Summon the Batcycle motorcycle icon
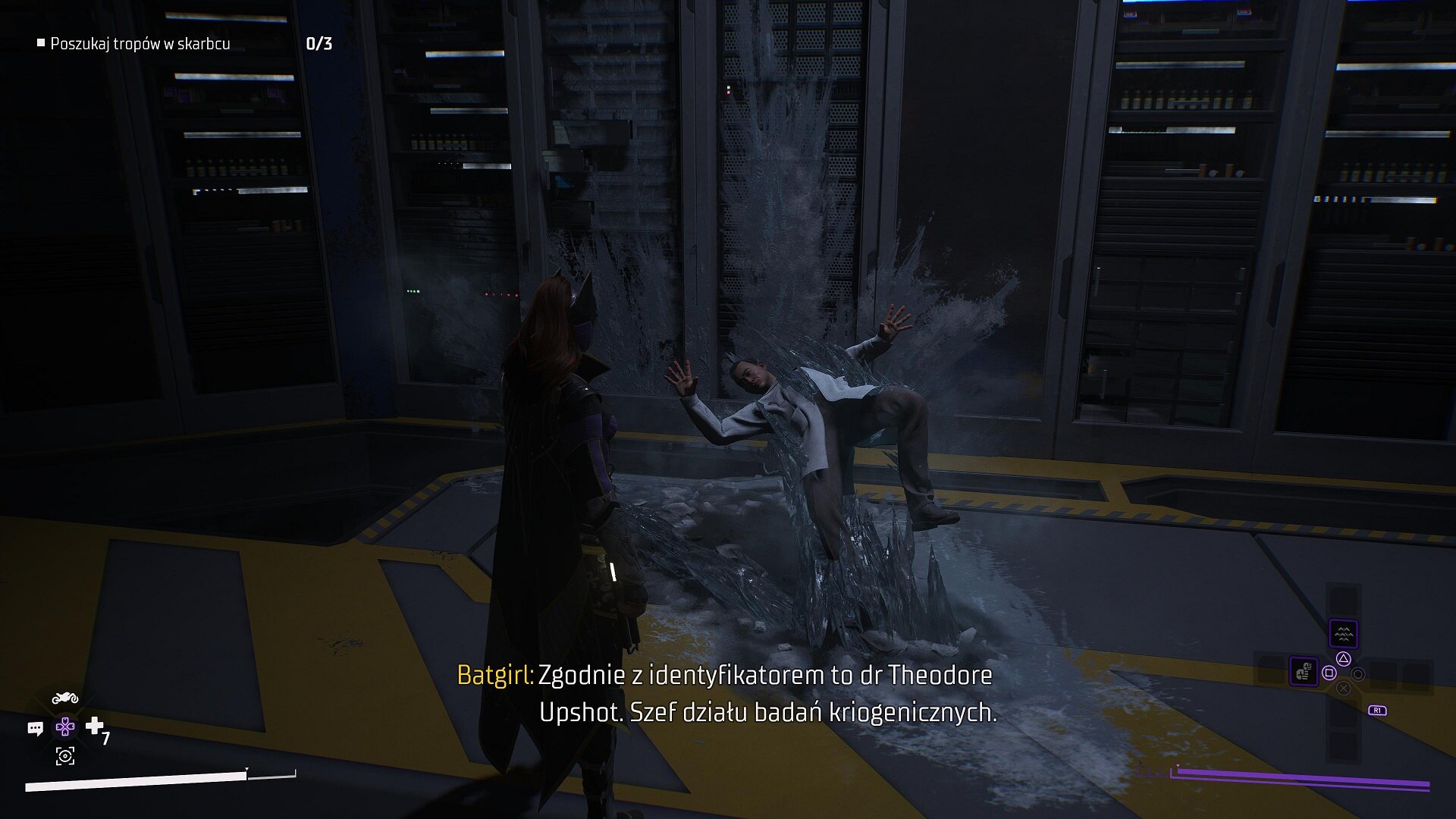The image size is (1456, 819). (65, 698)
